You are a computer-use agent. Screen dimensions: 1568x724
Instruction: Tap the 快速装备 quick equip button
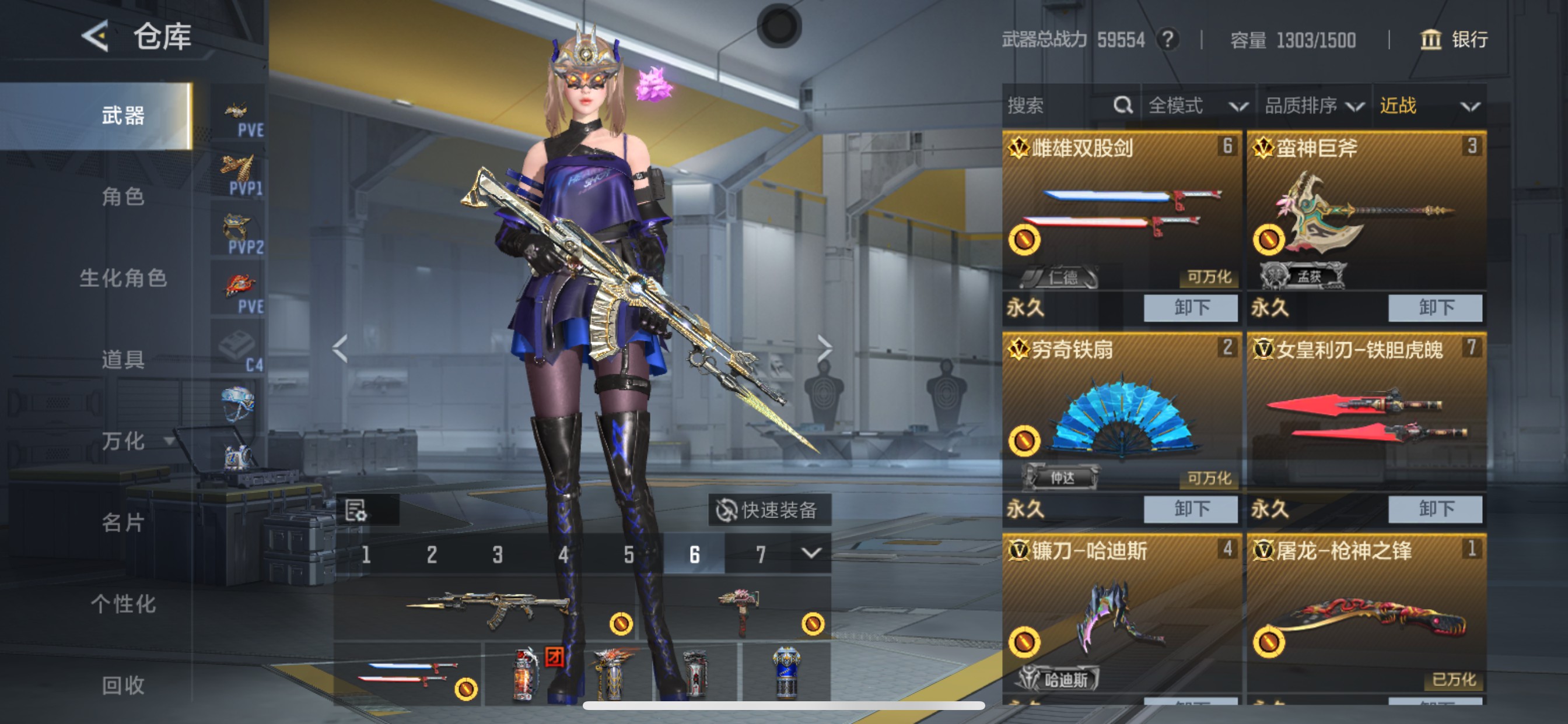(772, 512)
